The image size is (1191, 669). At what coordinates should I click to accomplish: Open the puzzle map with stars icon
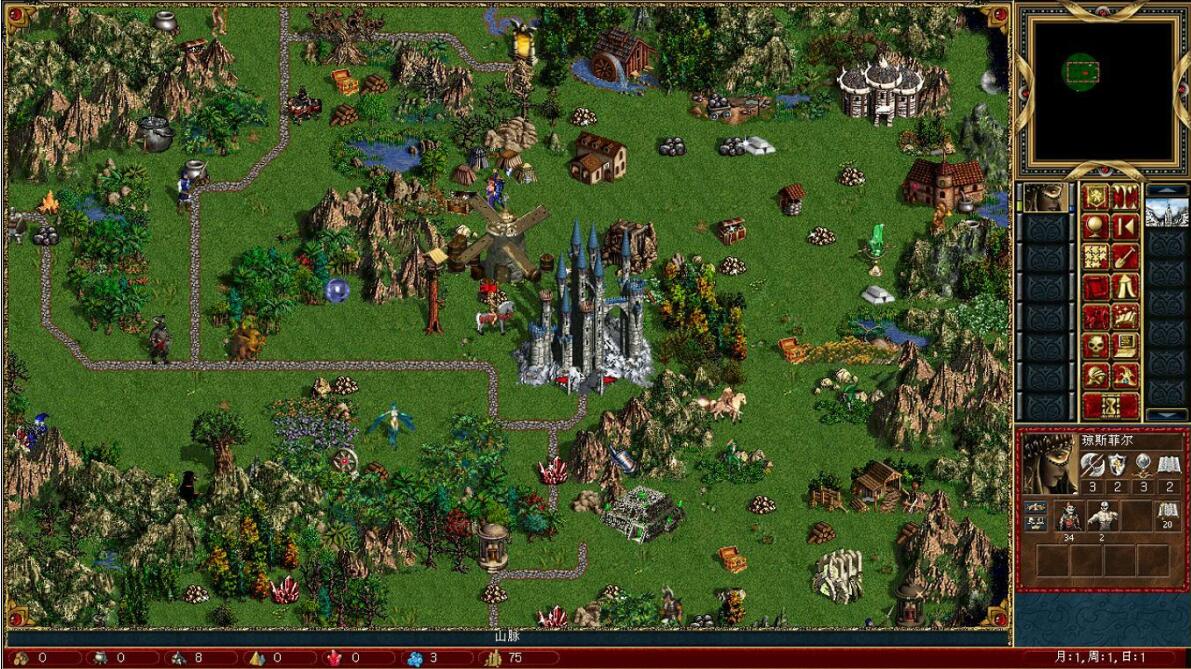(x=1097, y=257)
